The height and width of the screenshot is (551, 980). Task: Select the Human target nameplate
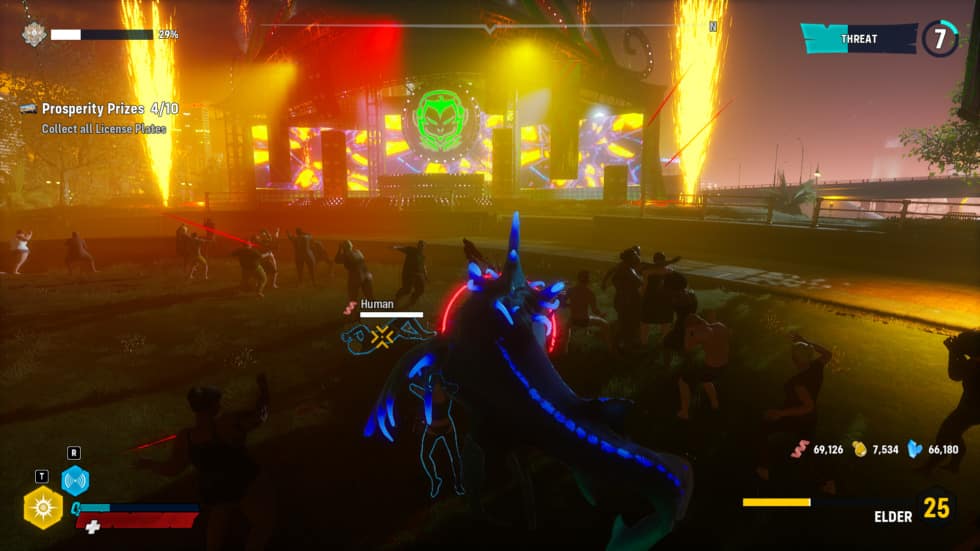click(377, 304)
